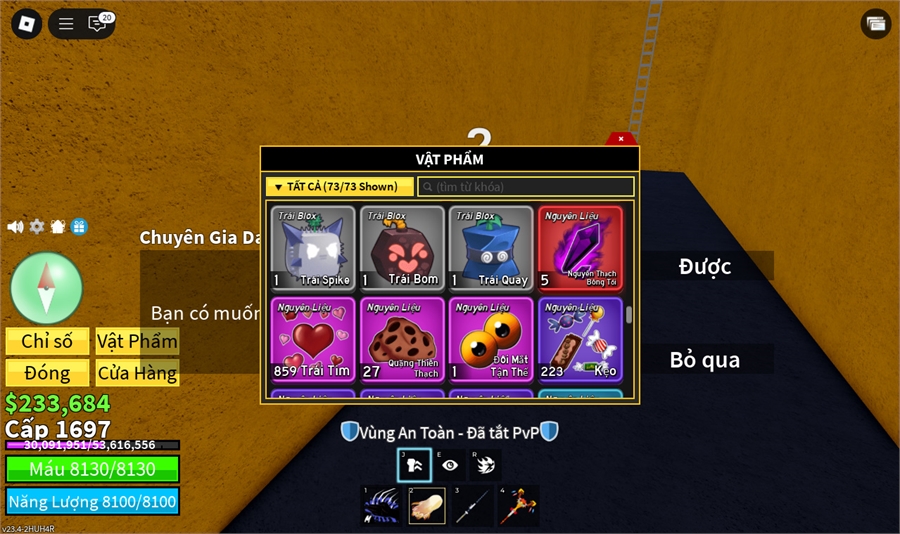Viewport: 900px width, 534px height.
Task: Open the Tất Cả filter dropdown
Action: (x=339, y=187)
